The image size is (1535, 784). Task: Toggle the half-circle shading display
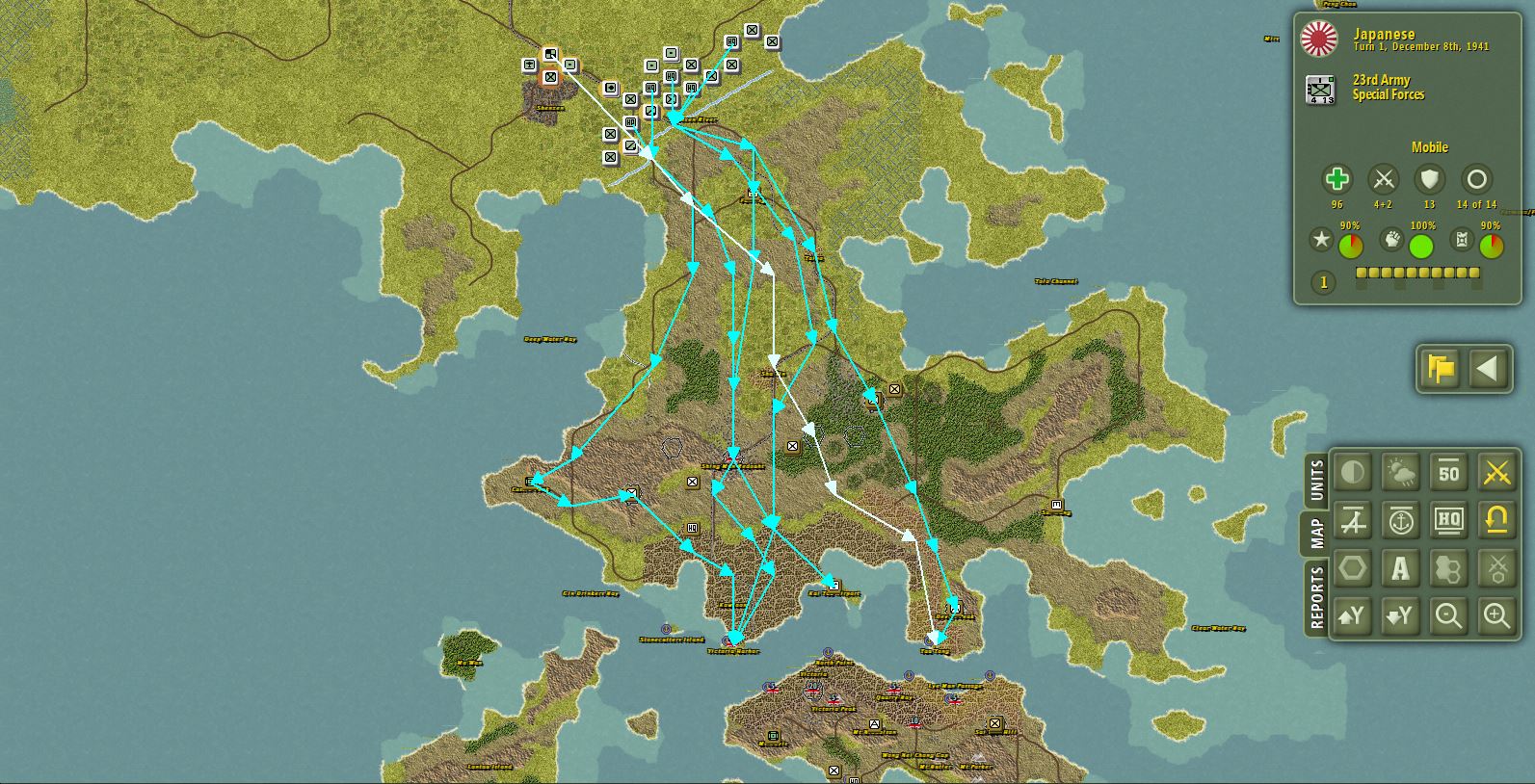point(1354,472)
